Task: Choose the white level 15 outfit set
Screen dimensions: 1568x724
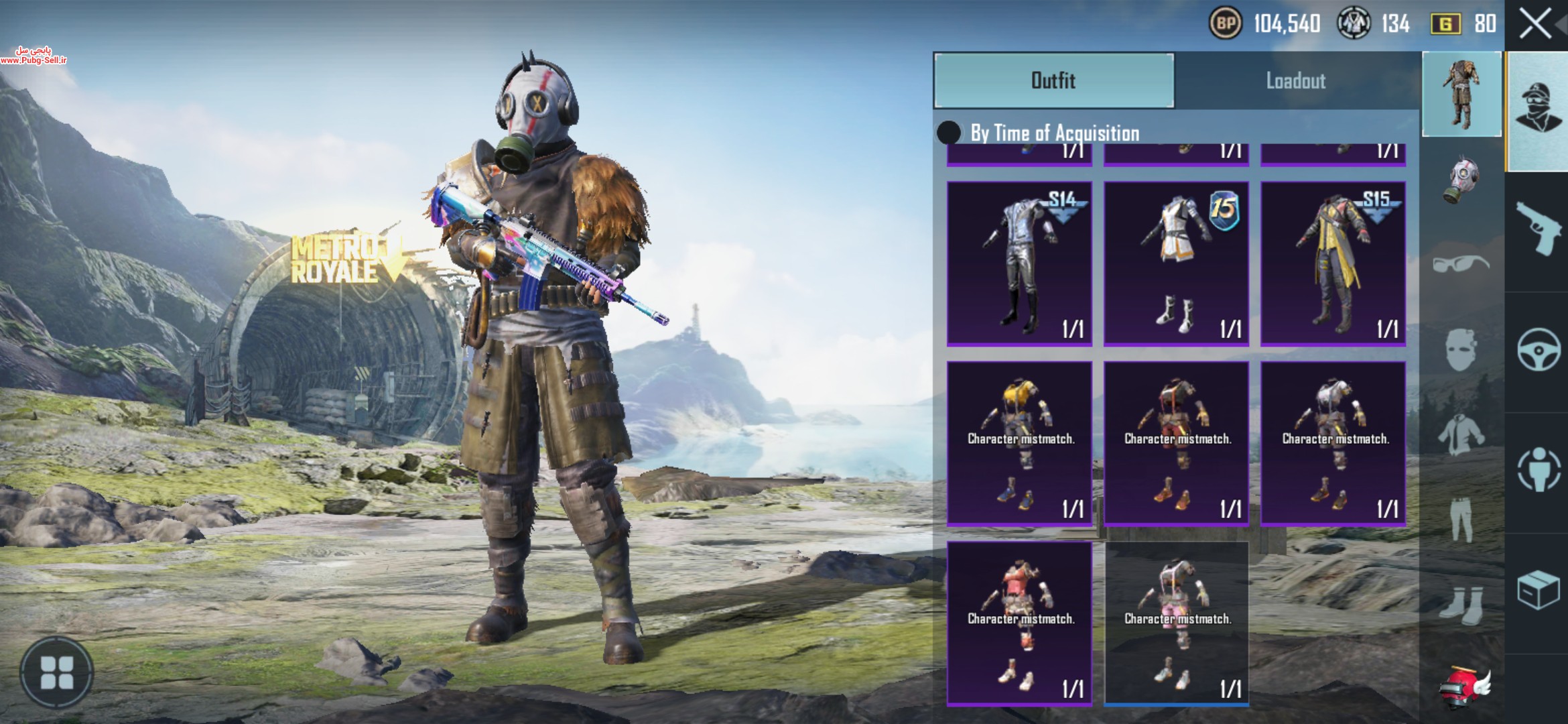Action: pos(1176,263)
